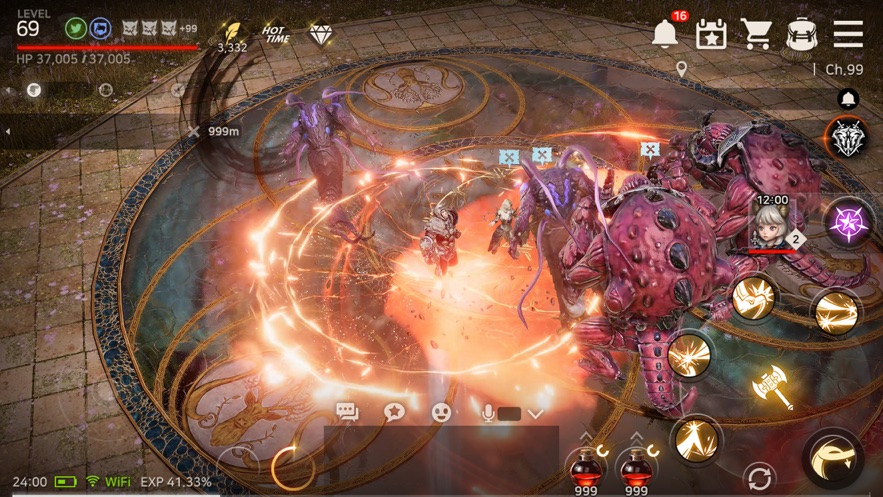Trigger the main swoosh attack button
Screen dimensions: 883x497
832,459
